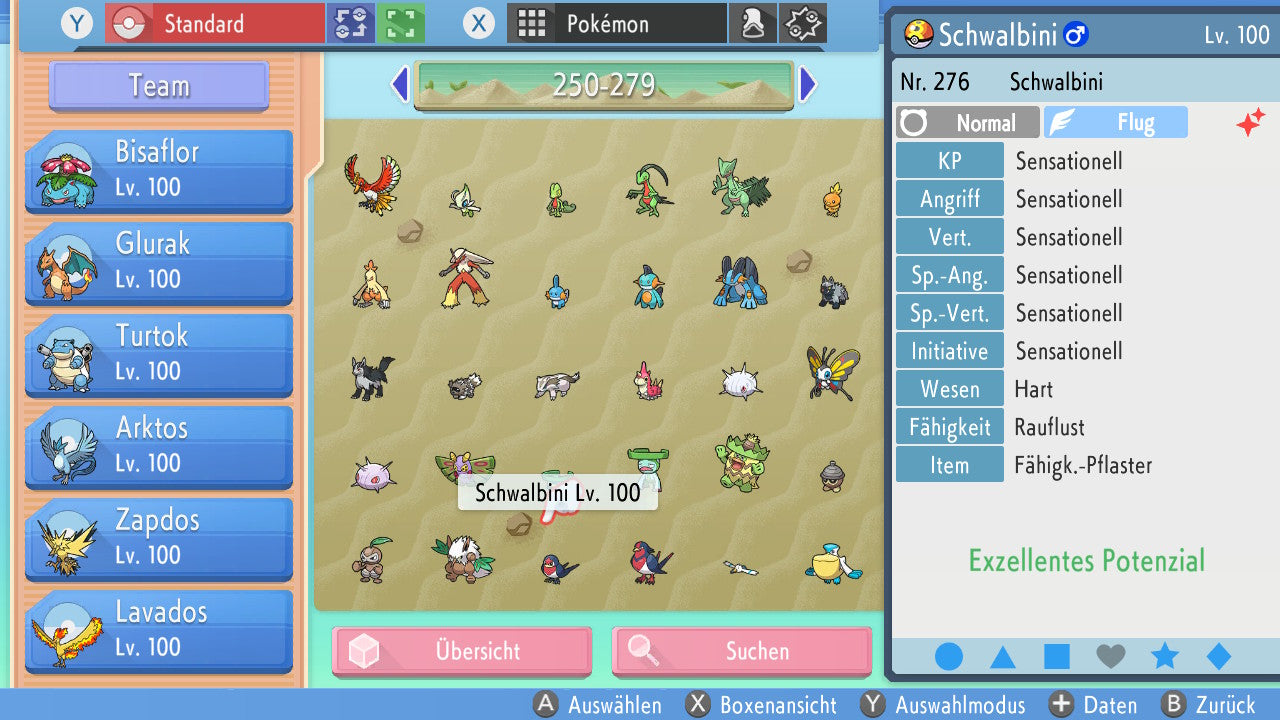Go to the previous box with left arrow
The image size is (1280, 720).
pyautogui.click(x=400, y=85)
